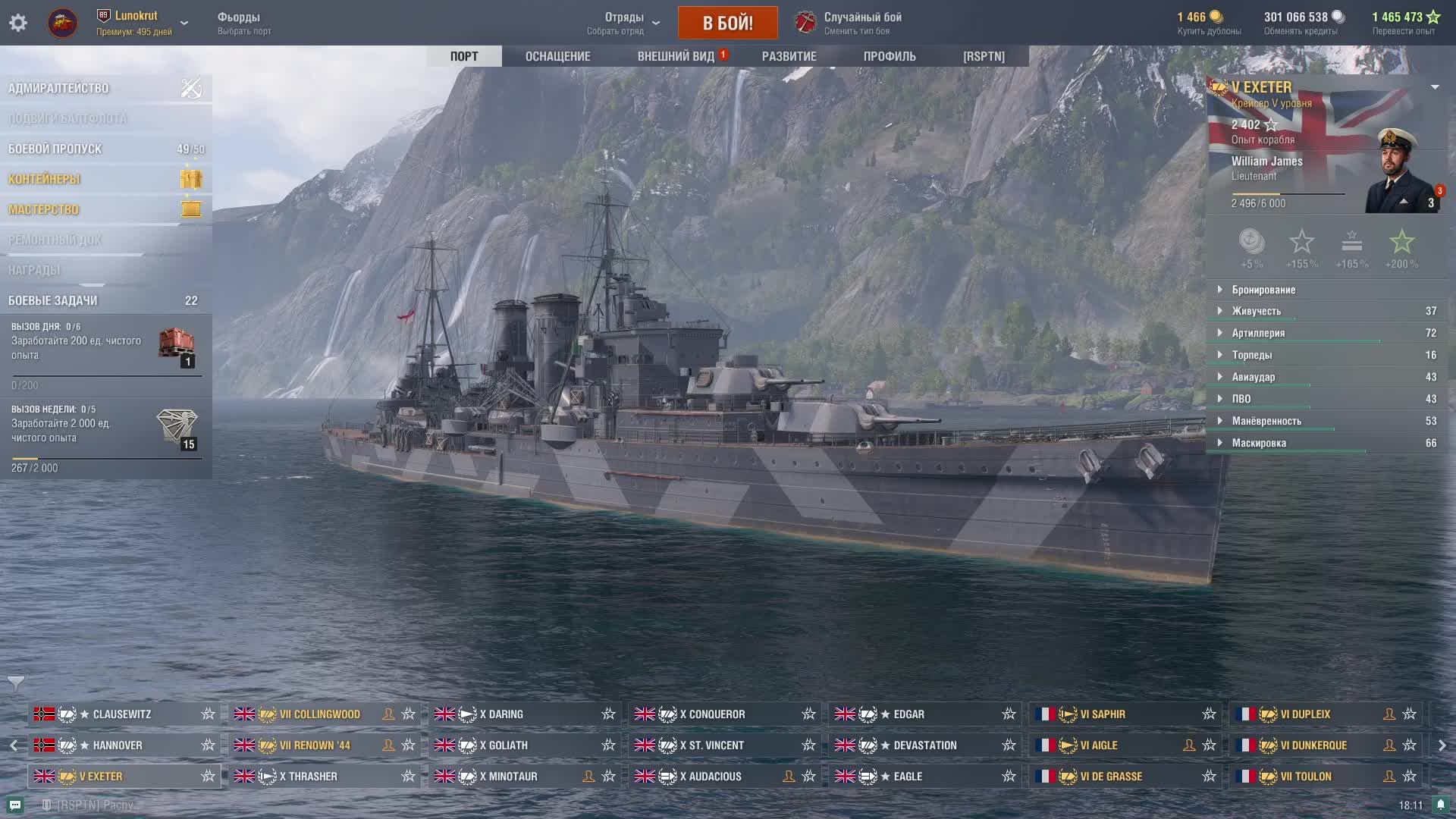Open the ship carousel filter funnel
This screenshot has height=819, width=1456.
(15, 683)
